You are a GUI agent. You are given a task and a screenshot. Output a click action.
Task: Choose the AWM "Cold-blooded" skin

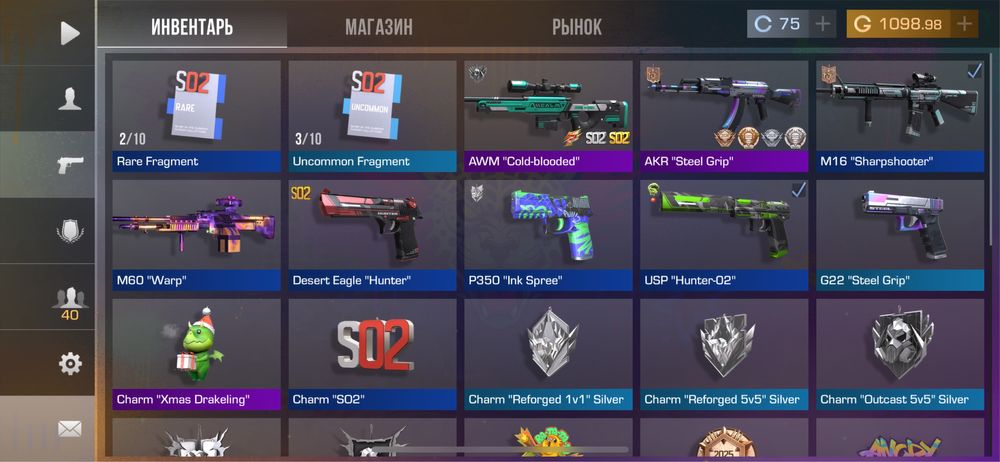coord(548,115)
